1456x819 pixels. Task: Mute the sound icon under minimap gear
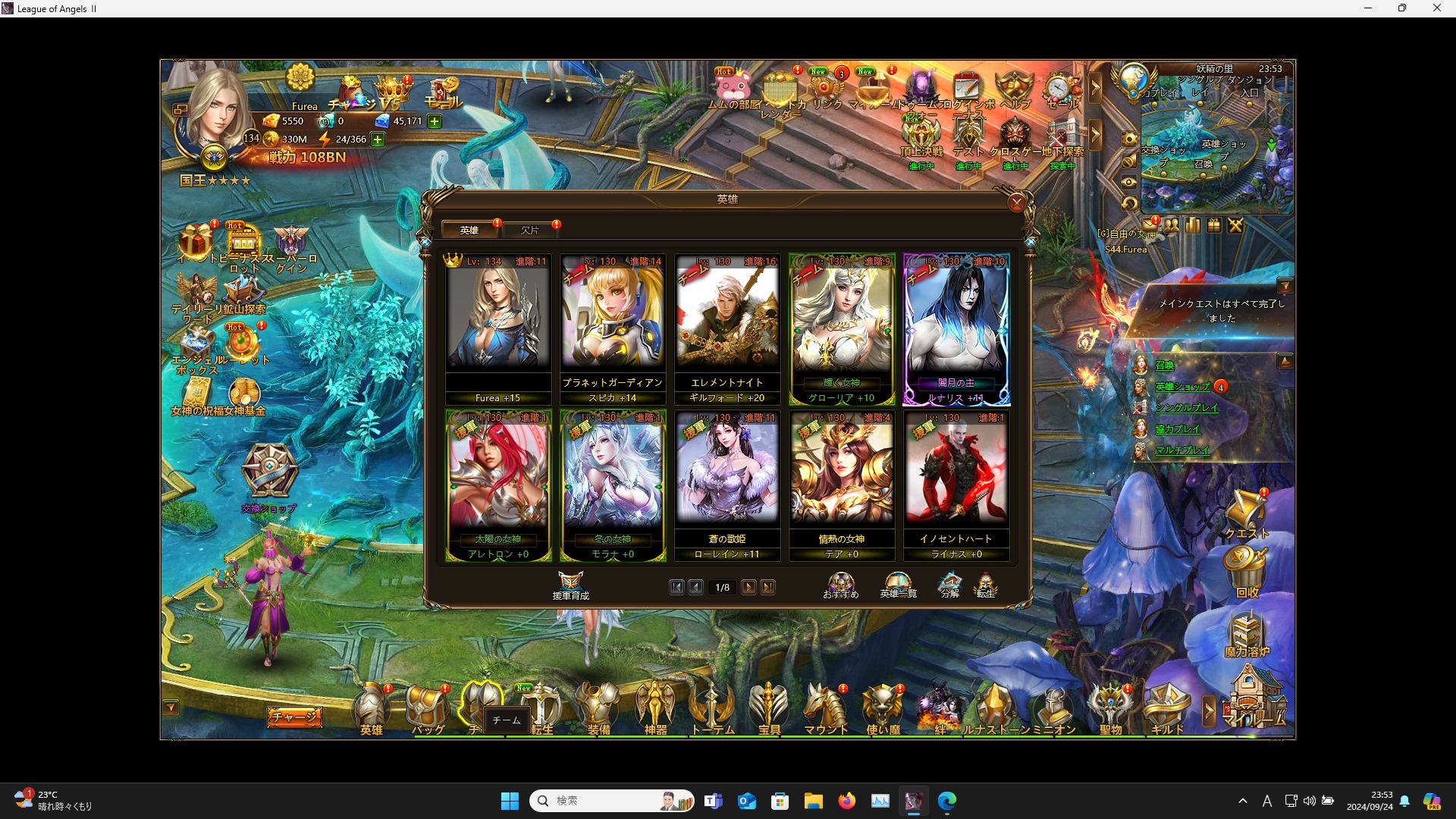click(1128, 162)
